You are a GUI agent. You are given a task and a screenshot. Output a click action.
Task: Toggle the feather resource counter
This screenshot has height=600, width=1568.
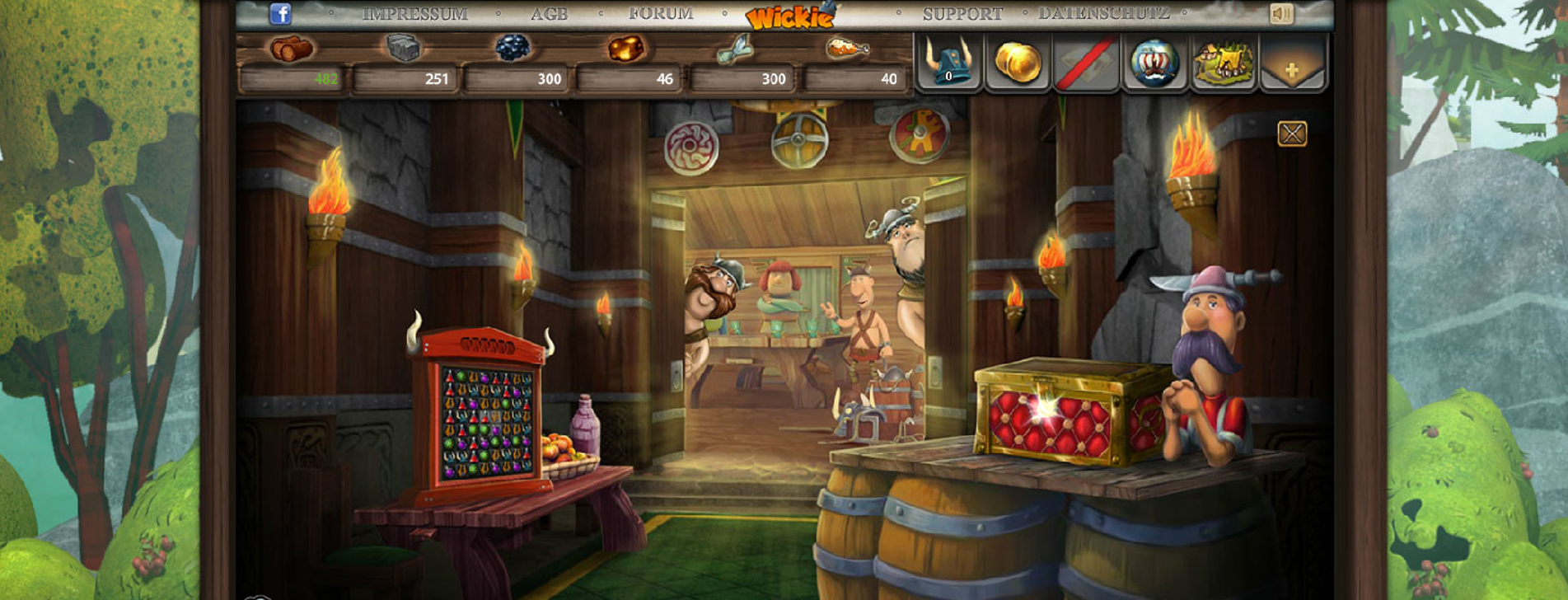737,49
